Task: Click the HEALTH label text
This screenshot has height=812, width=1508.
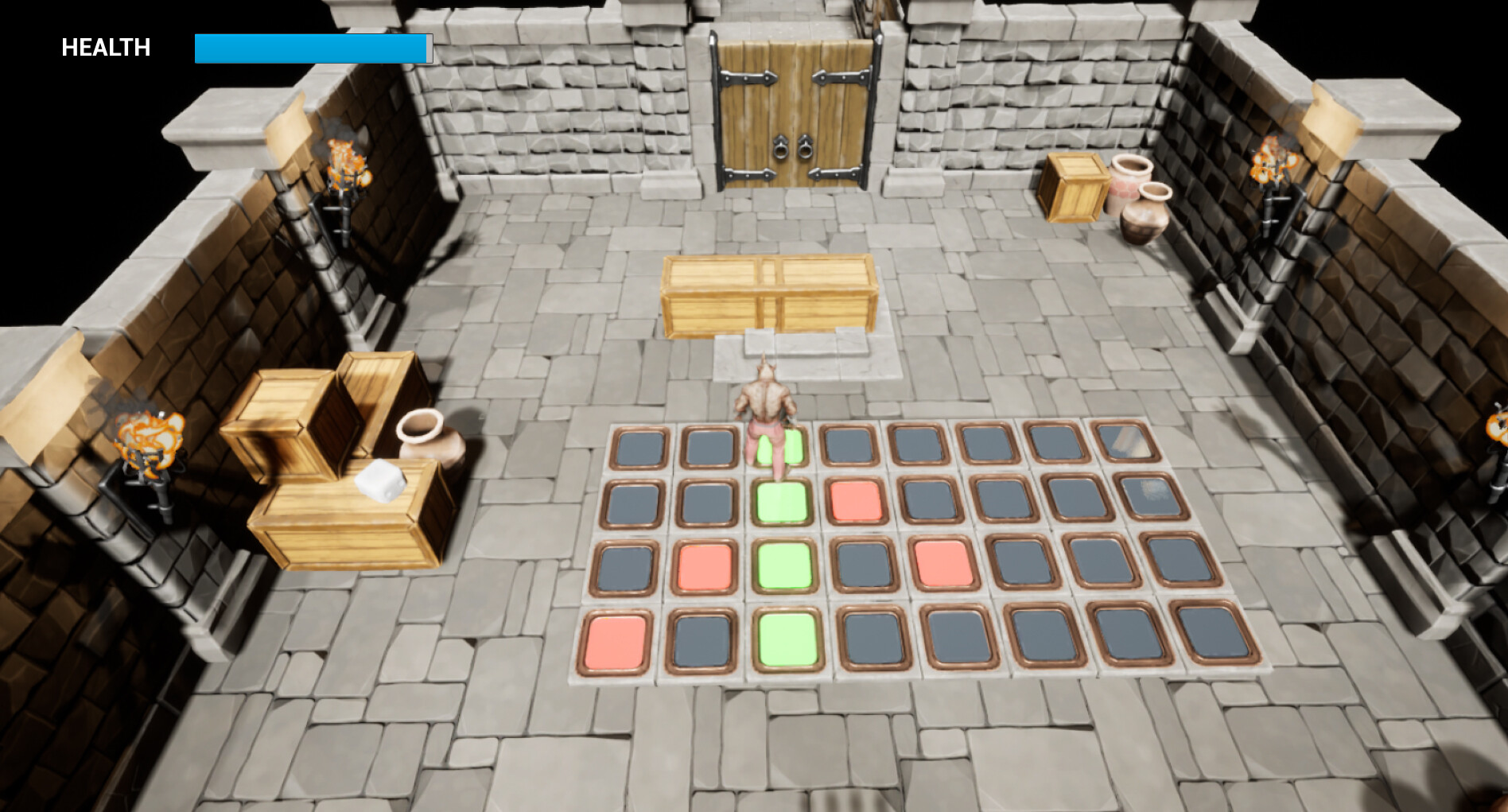Action: [x=106, y=47]
